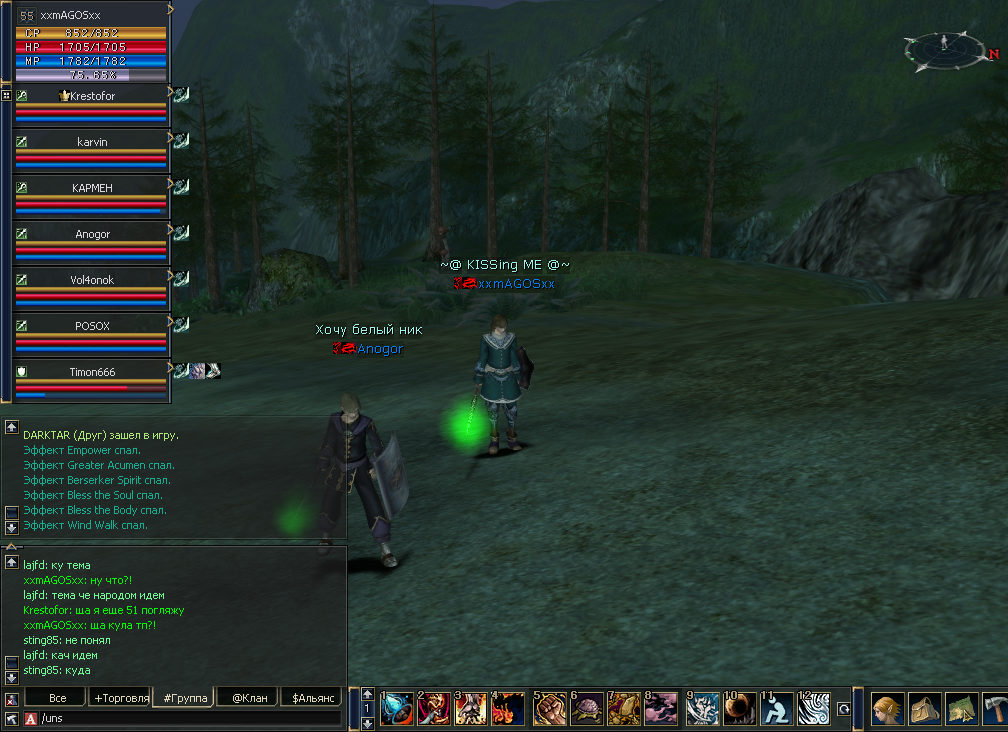Viewport: 1008px width, 732px height.
Task: Open the $Альянс alliance chat tab
Action: coord(311,698)
